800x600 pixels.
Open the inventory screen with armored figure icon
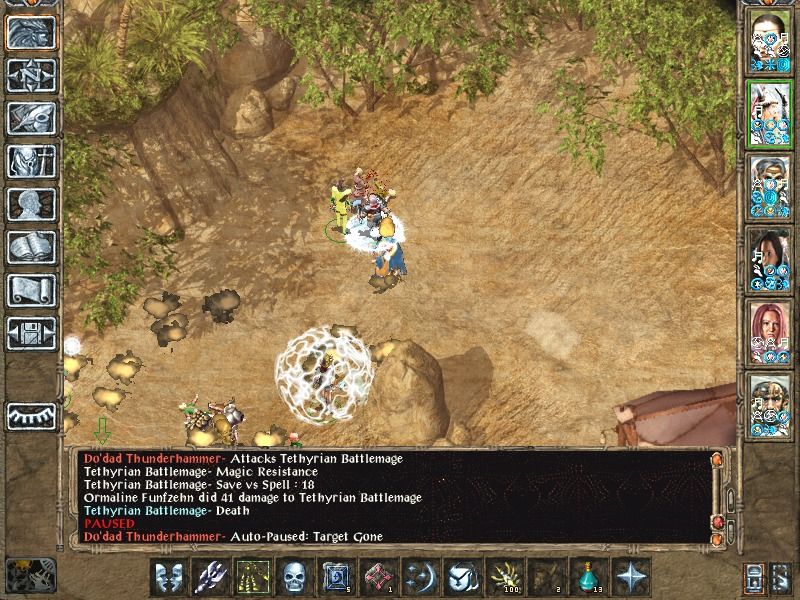tap(32, 162)
